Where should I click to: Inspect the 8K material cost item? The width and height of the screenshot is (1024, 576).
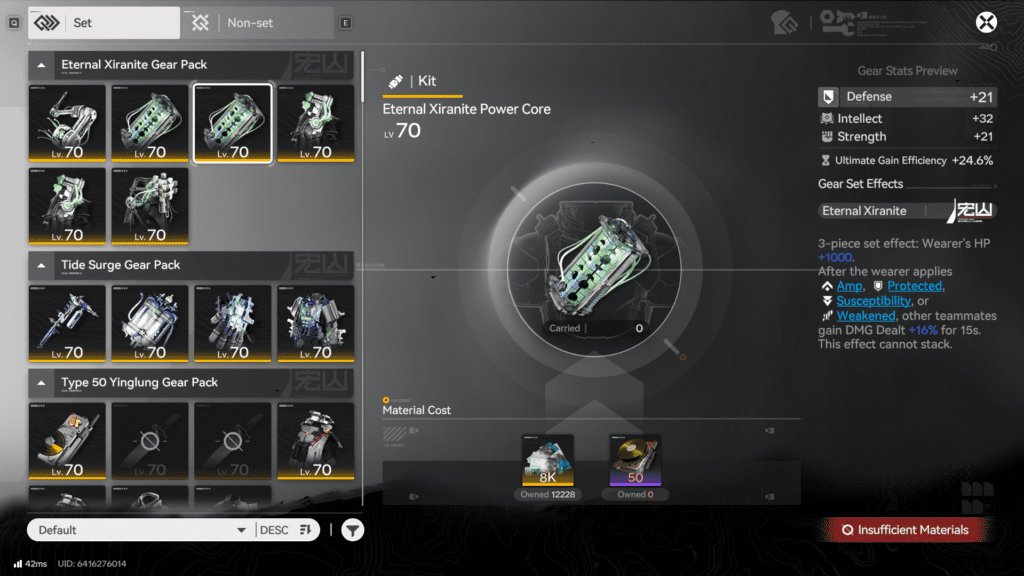548,460
